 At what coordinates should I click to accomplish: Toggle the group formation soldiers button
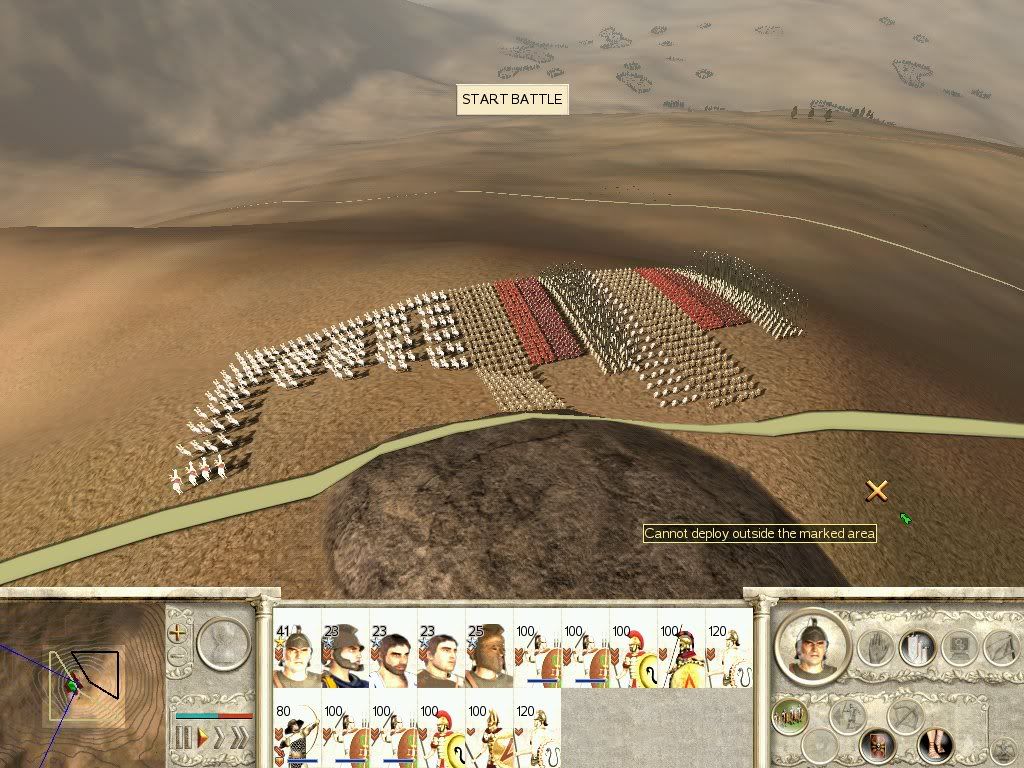click(x=790, y=716)
